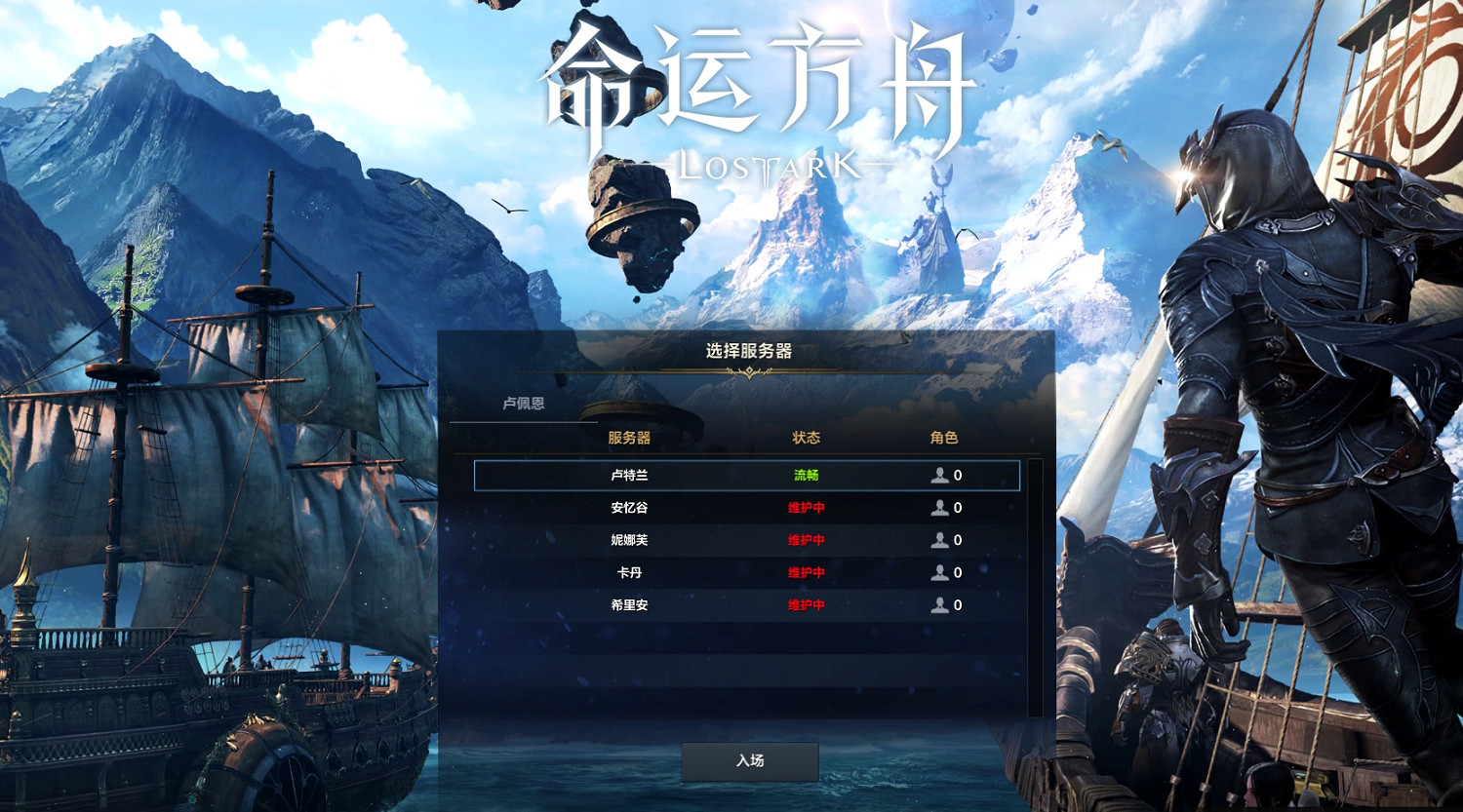This screenshot has width=1463, height=812.
Task: Click the character icon on the 安忆谷 row
Action: coord(938,507)
